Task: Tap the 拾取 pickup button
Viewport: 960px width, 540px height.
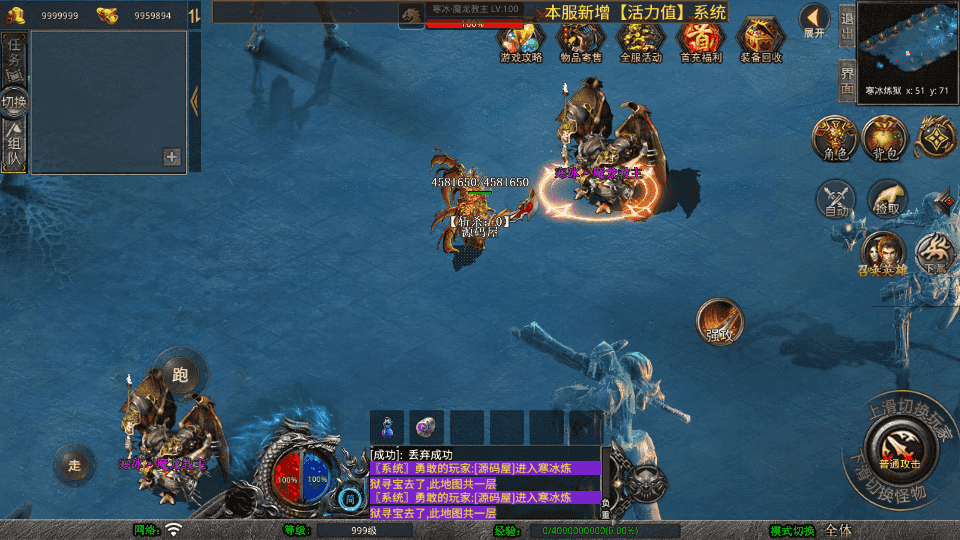Action: pos(887,200)
